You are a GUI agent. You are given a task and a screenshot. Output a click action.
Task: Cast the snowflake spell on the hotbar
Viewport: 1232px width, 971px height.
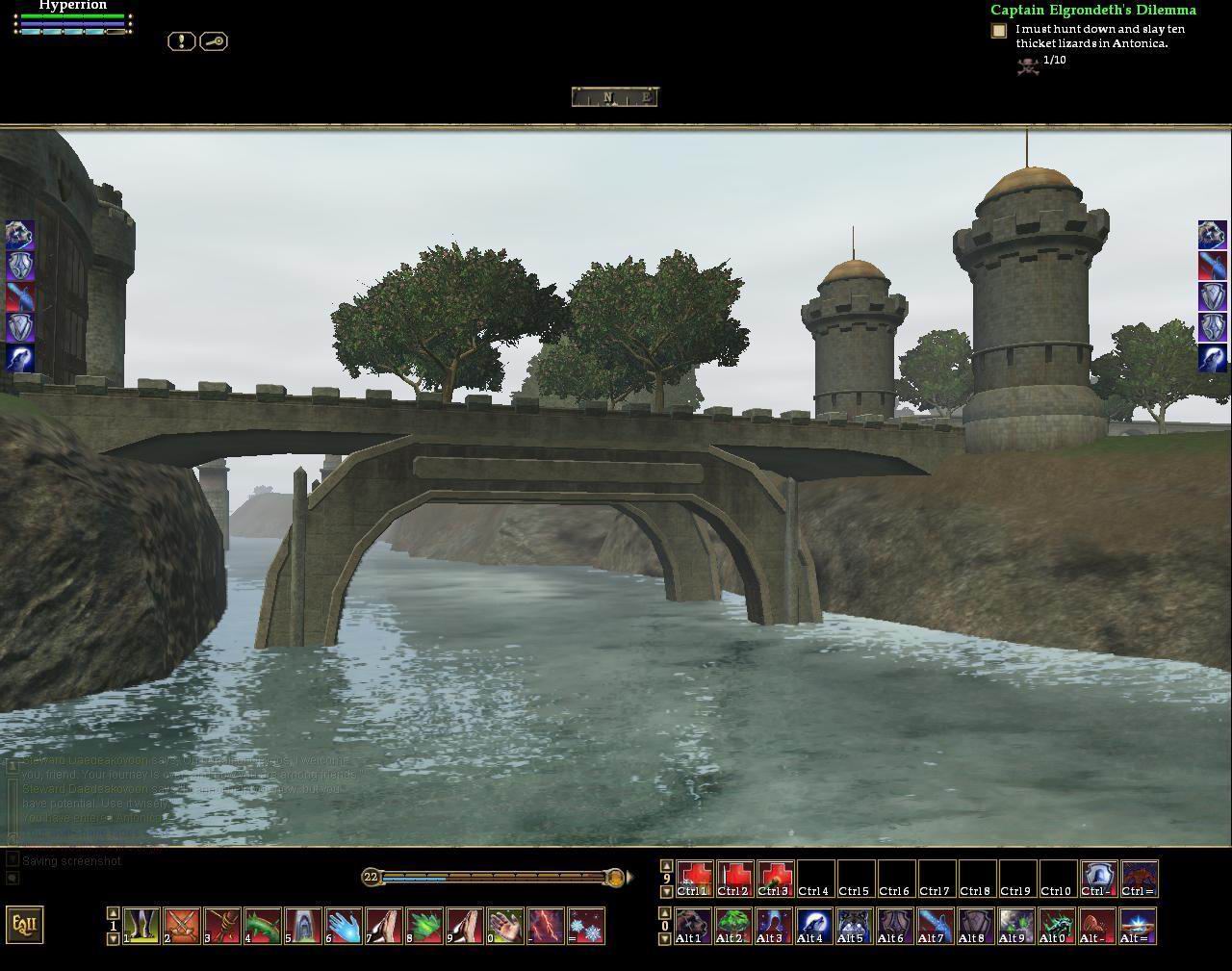point(586,926)
